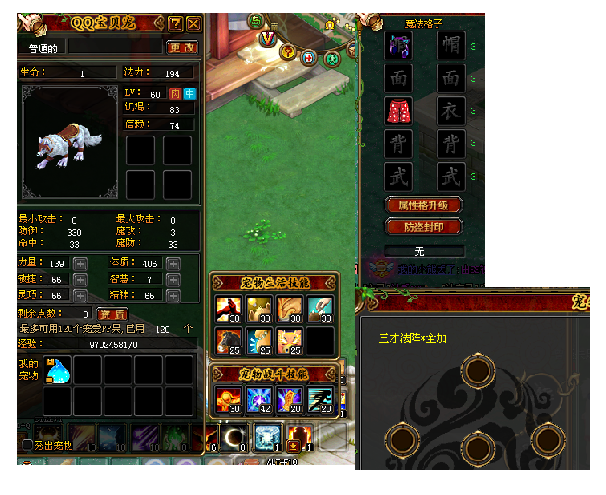Click the round V icon at top
The image size is (606, 495).
pyautogui.click(x=267, y=38)
